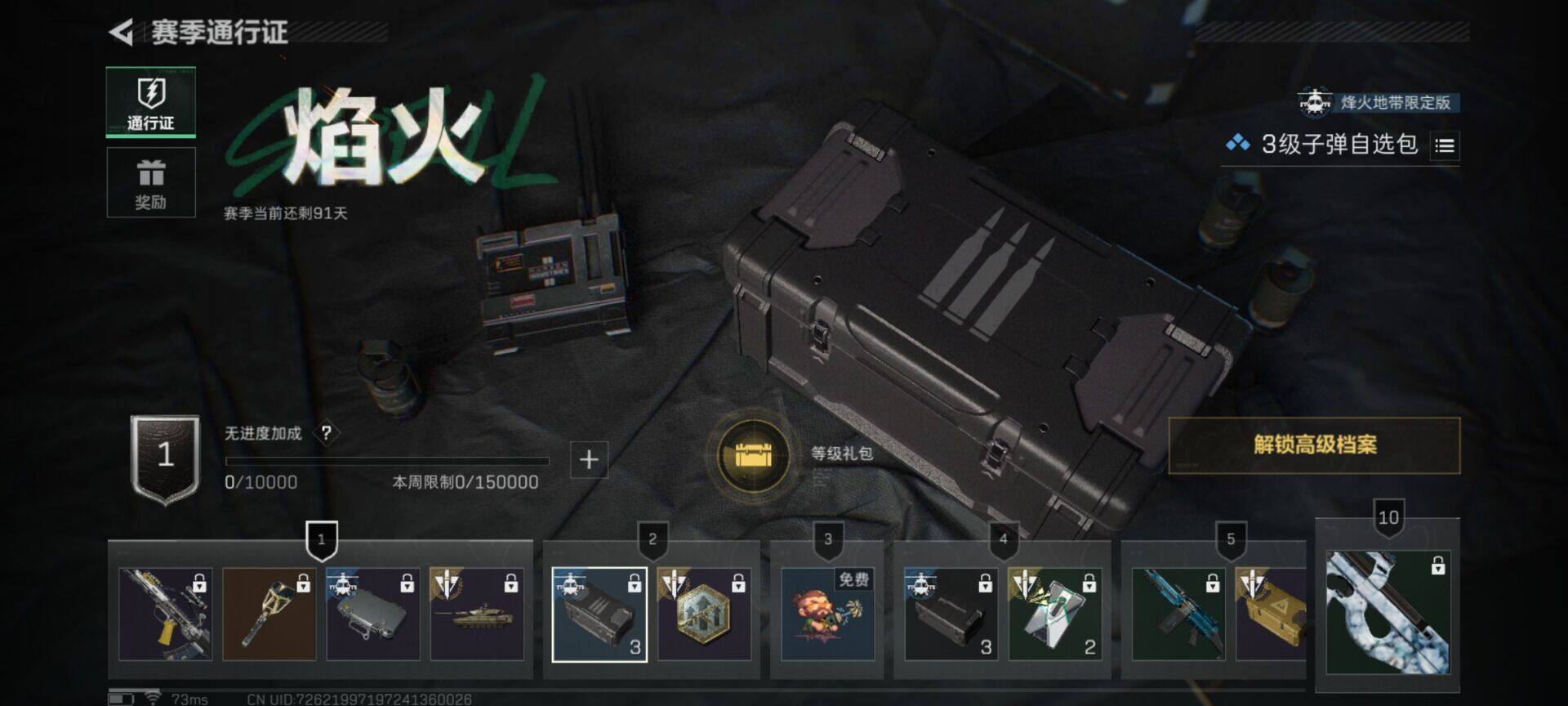Image resolution: width=1568 pixels, height=706 pixels.
Task: Open the 3级子弹自选包 contents list
Action: coord(1445,146)
